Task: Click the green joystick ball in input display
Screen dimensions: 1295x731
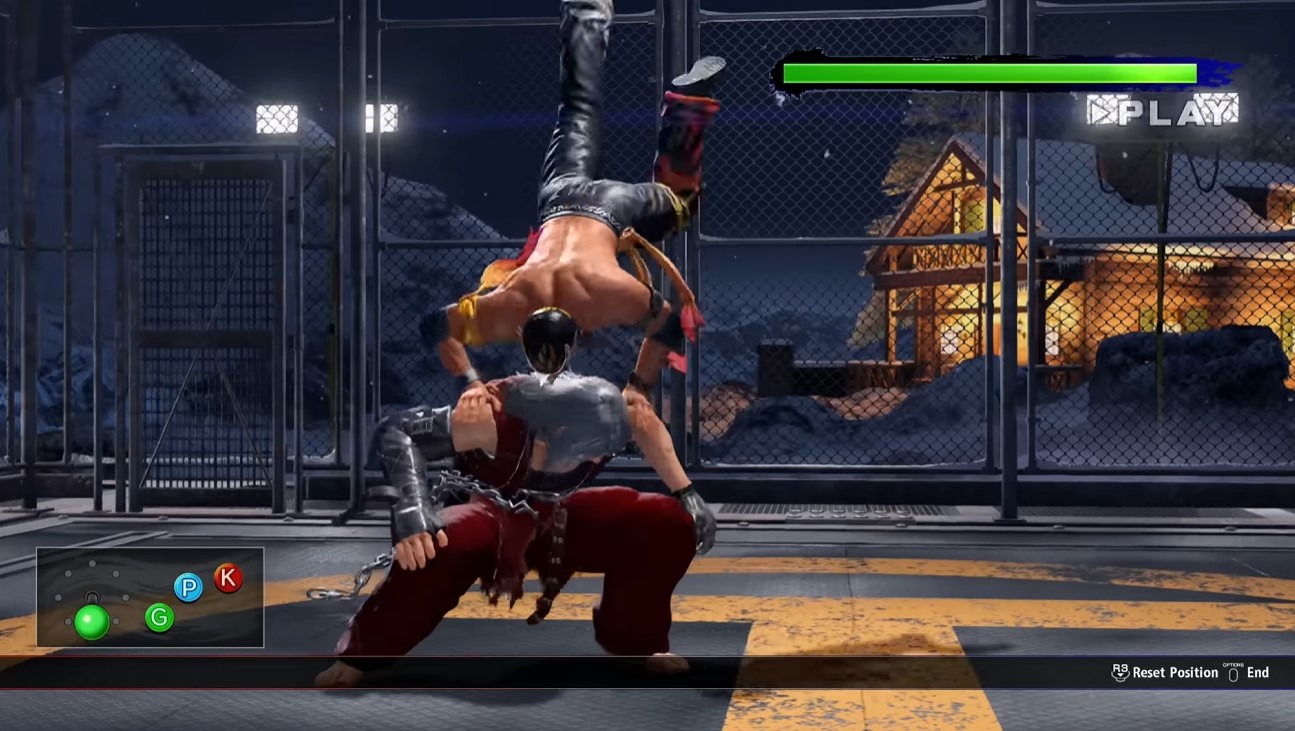Action: pyautogui.click(x=92, y=620)
